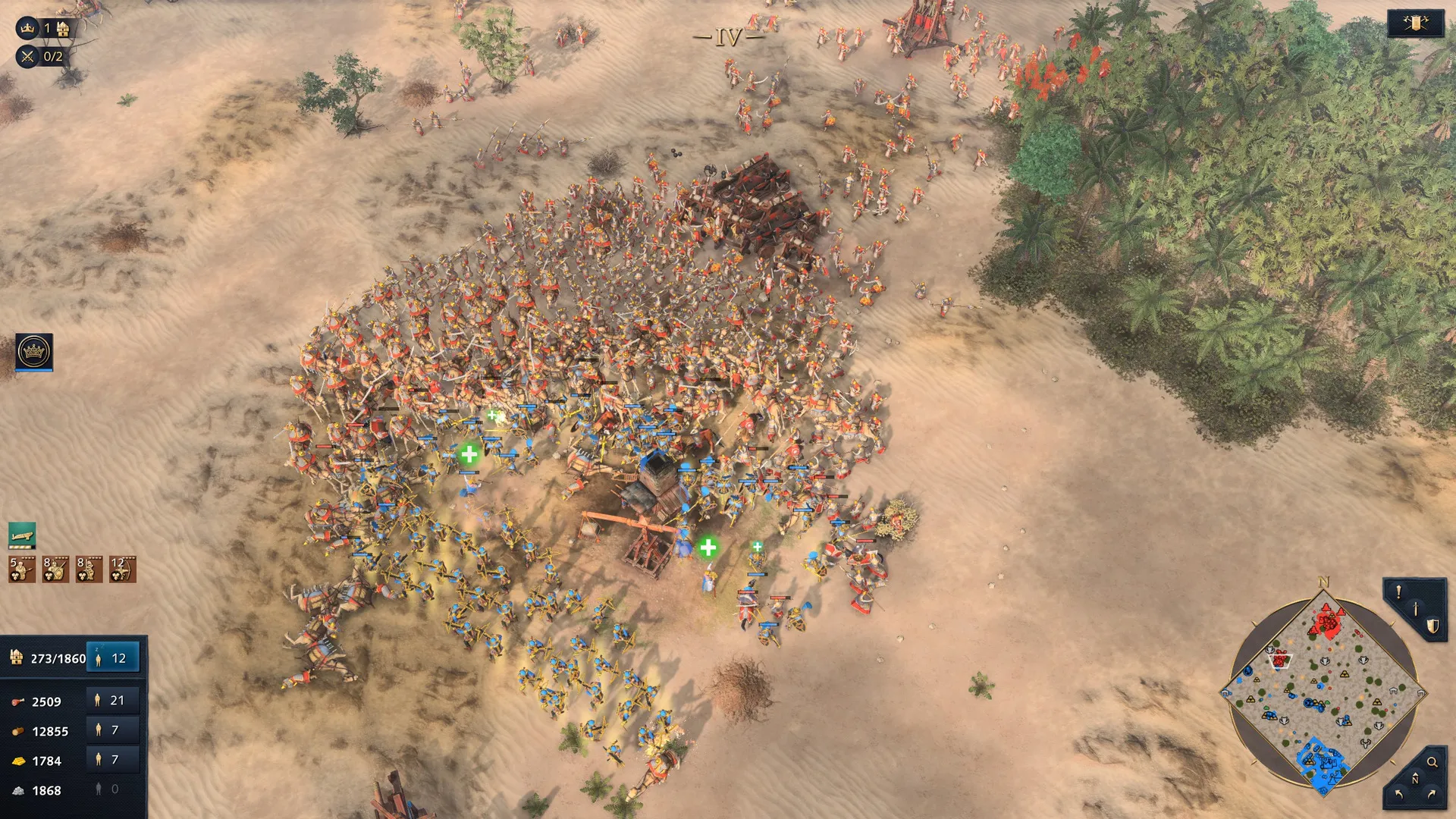The height and width of the screenshot is (819, 1456).
Task: Cycle through the gold villagers button
Action: [113, 760]
